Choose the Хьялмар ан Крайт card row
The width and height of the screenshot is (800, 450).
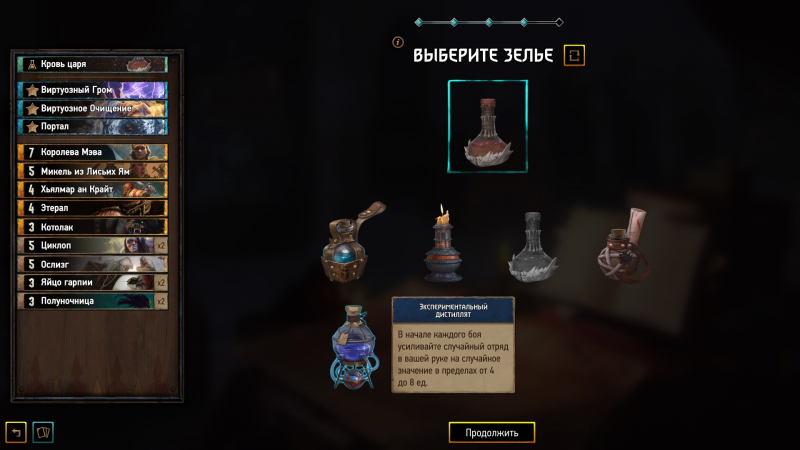(x=92, y=189)
